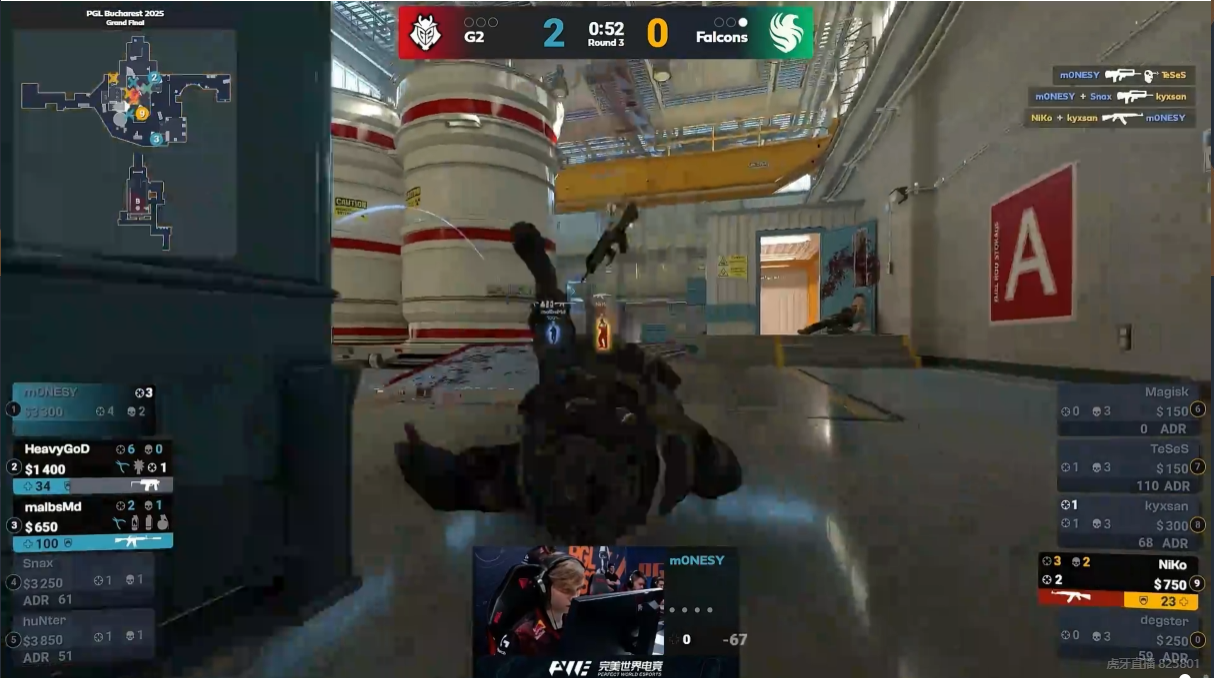Select Magisk's player row
The image size is (1214, 678).
[1127, 410]
